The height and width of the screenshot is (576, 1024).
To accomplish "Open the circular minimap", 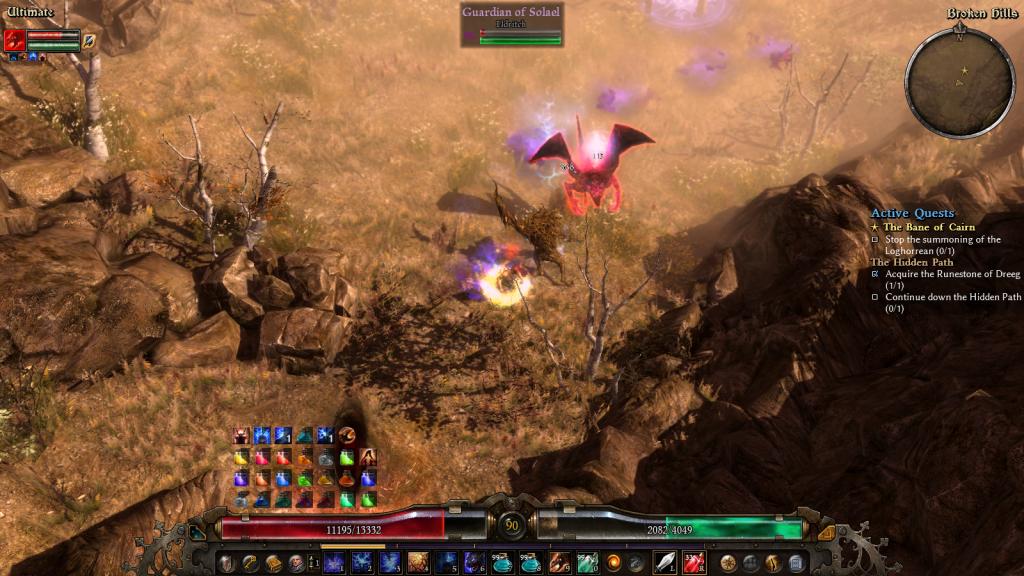I will (959, 82).
